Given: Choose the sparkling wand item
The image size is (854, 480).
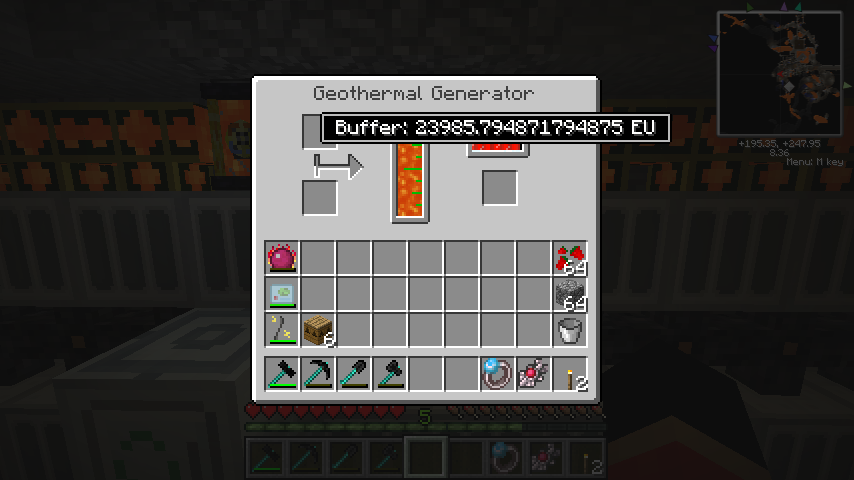Looking at the screenshot, I should (282, 331).
